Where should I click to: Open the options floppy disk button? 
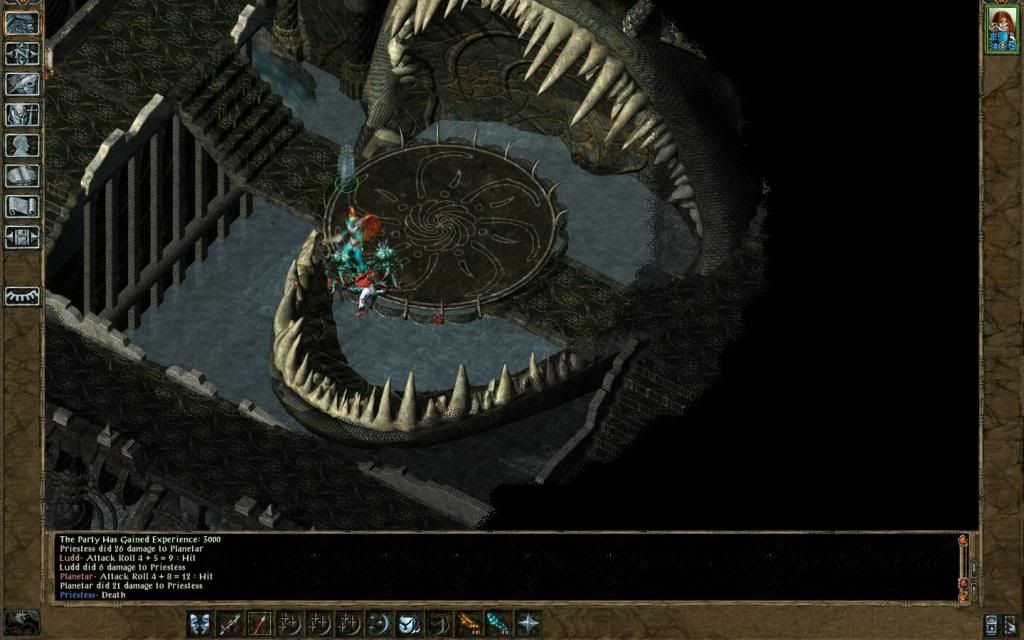[22, 237]
